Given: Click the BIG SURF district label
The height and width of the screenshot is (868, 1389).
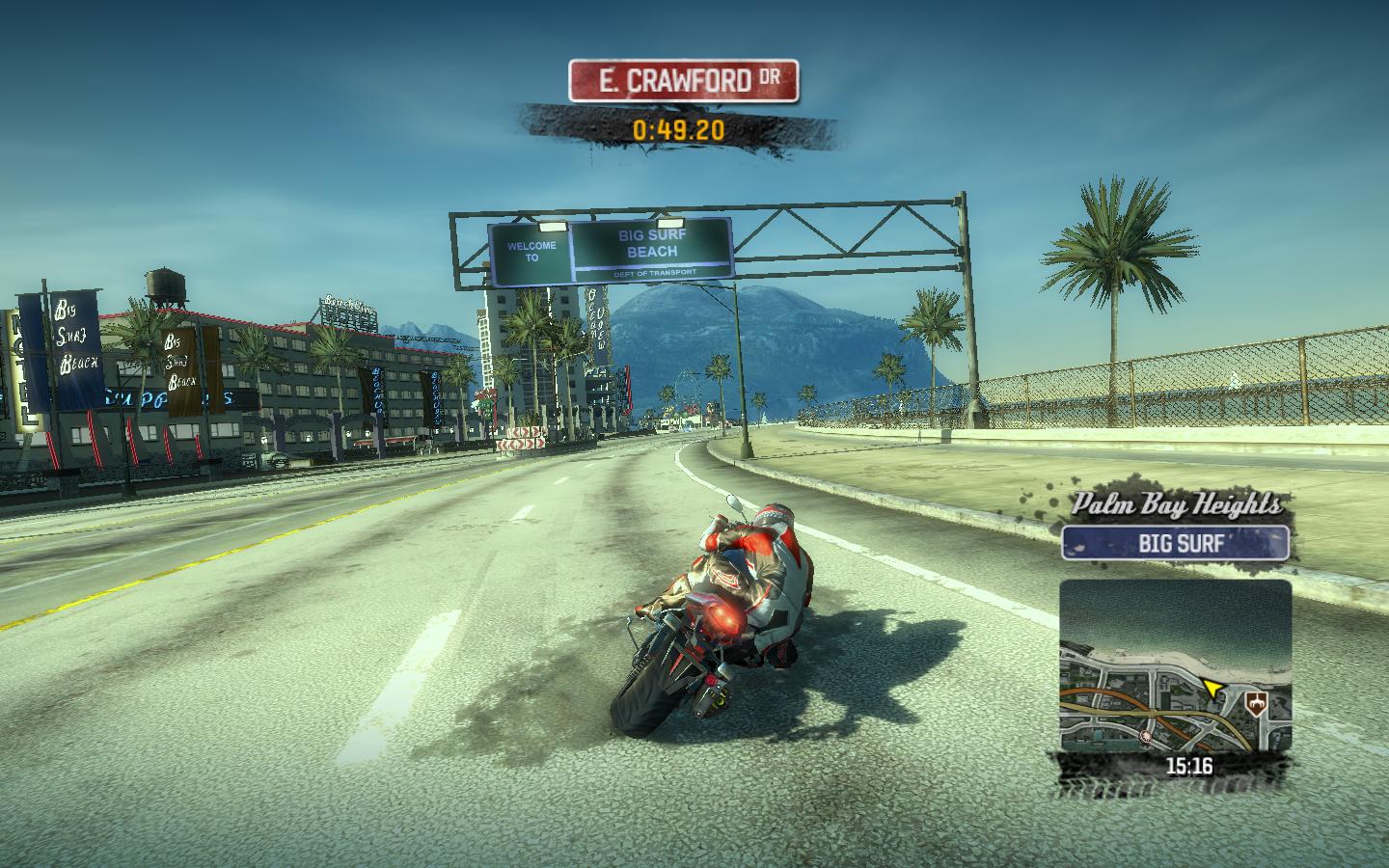Looking at the screenshot, I should (x=1175, y=543).
